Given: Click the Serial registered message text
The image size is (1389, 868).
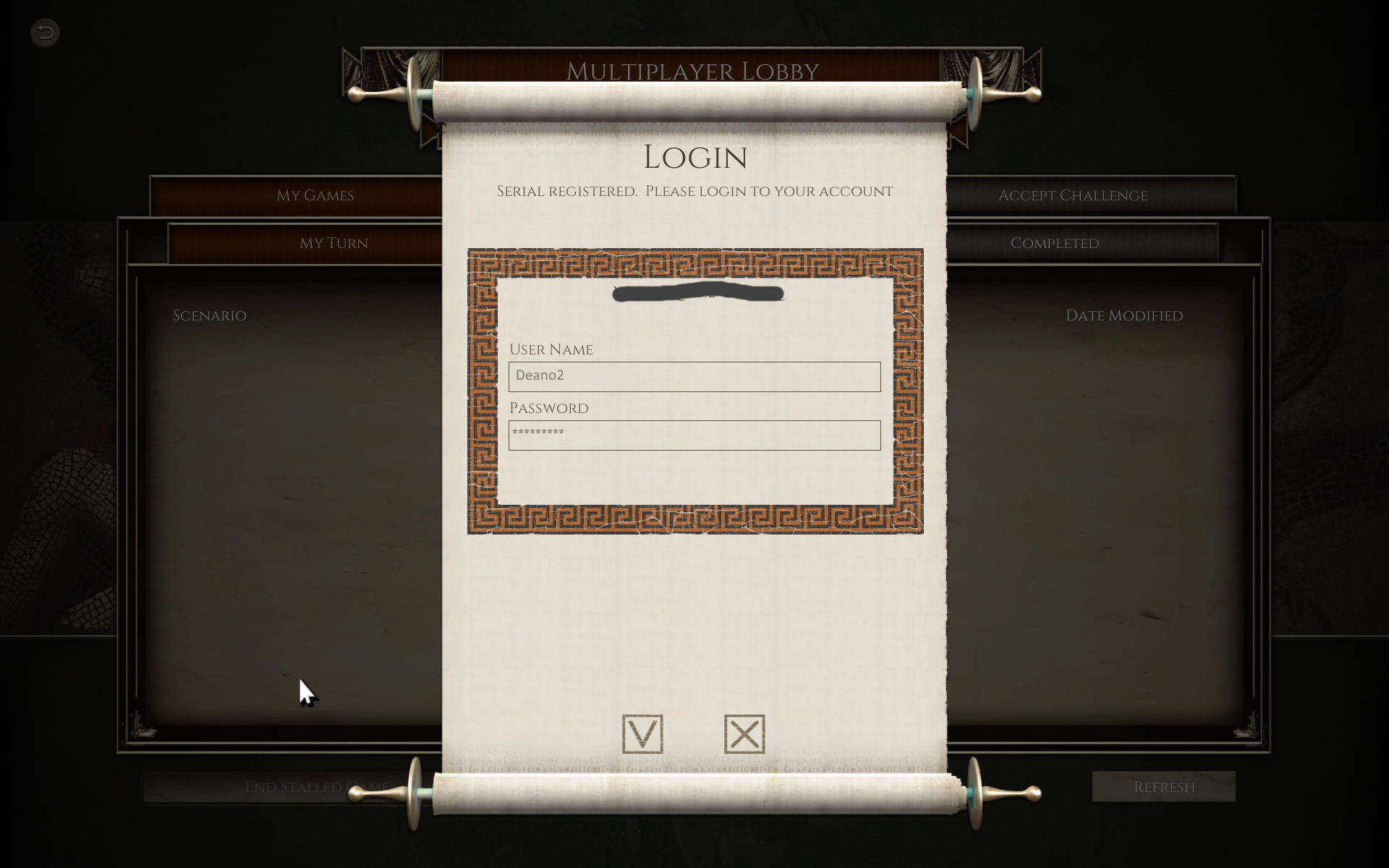Looking at the screenshot, I should (x=694, y=191).
